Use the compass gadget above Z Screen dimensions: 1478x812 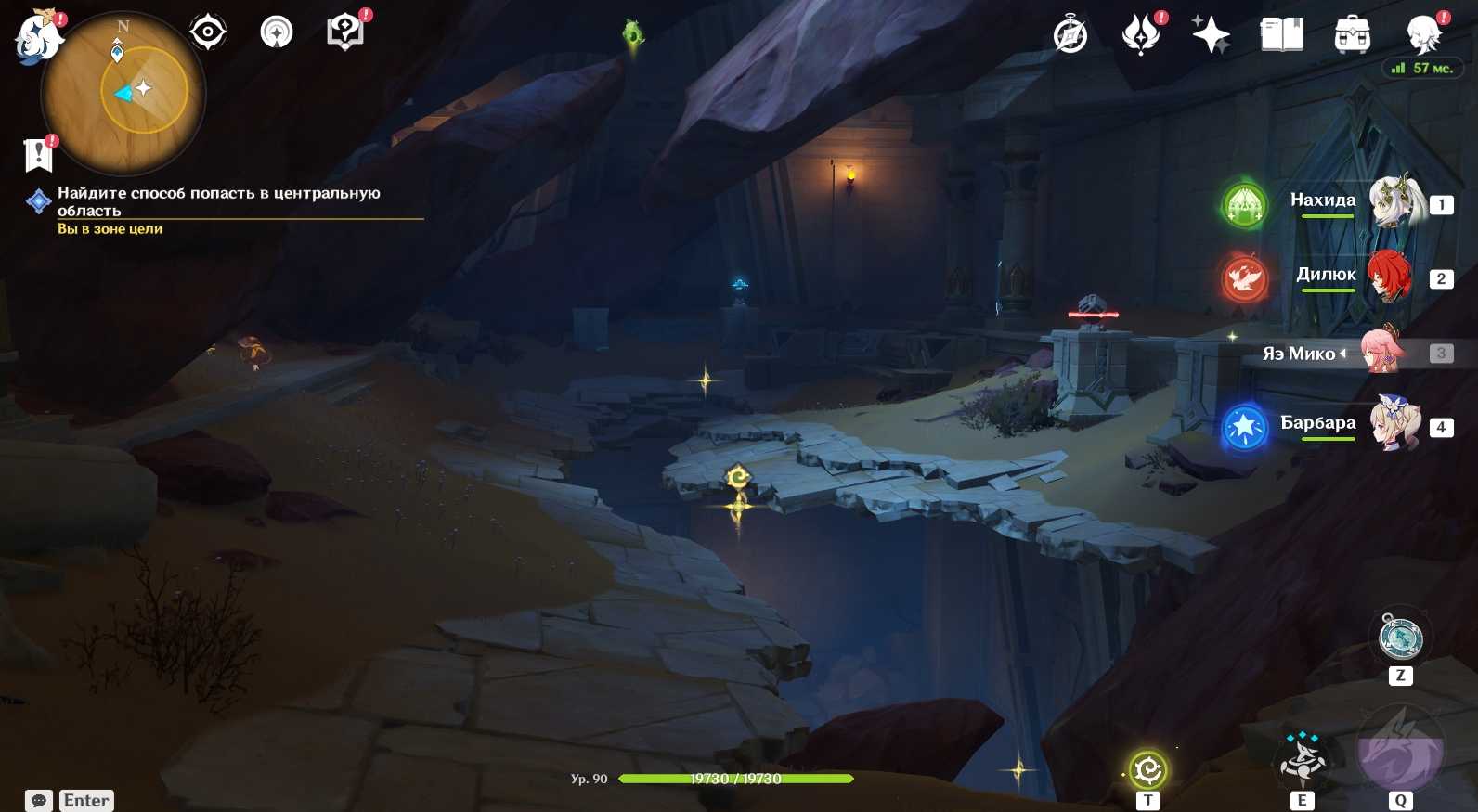(x=1401, y=638)
